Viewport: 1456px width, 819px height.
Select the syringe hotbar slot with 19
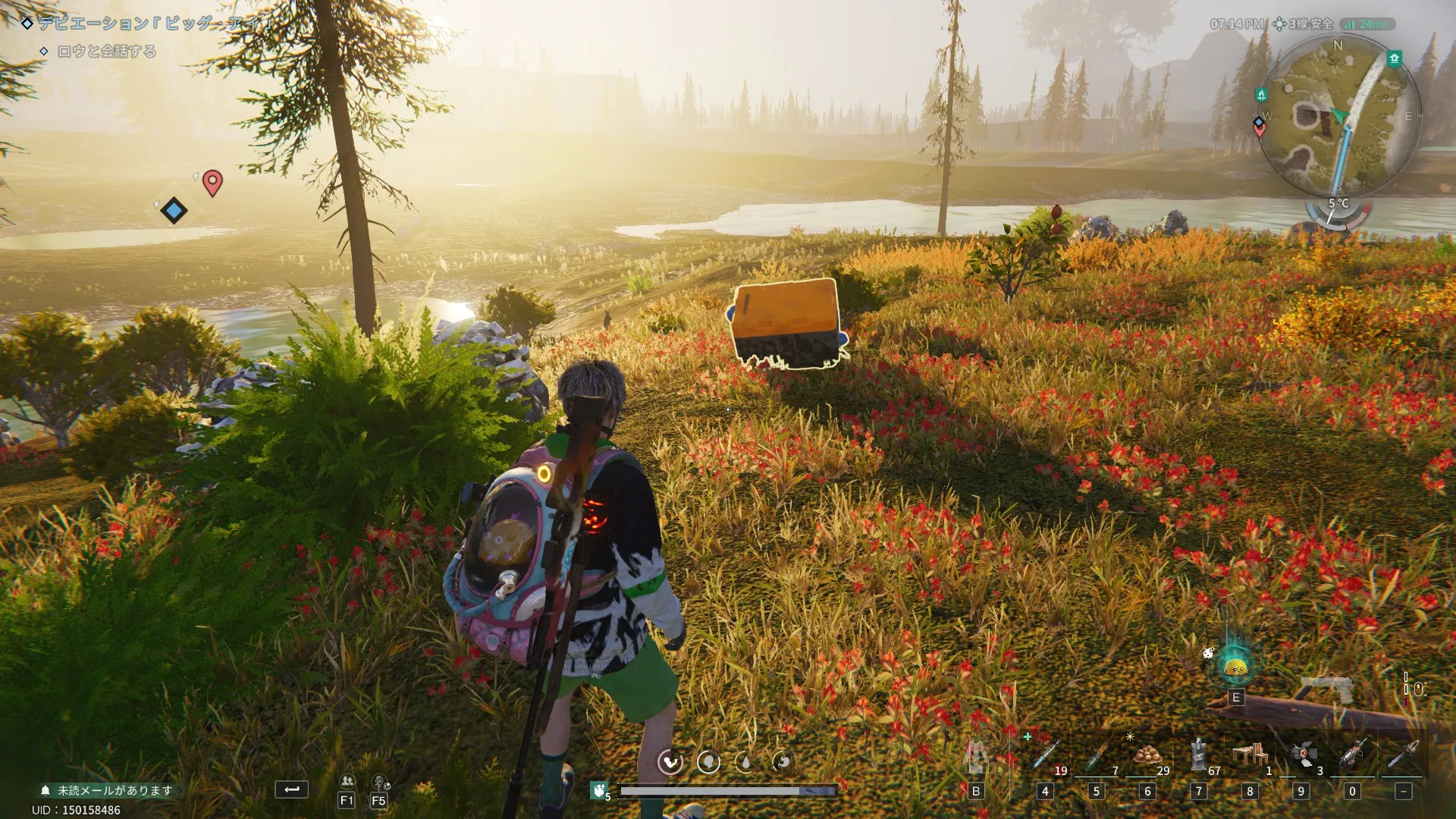point(1046,757)
